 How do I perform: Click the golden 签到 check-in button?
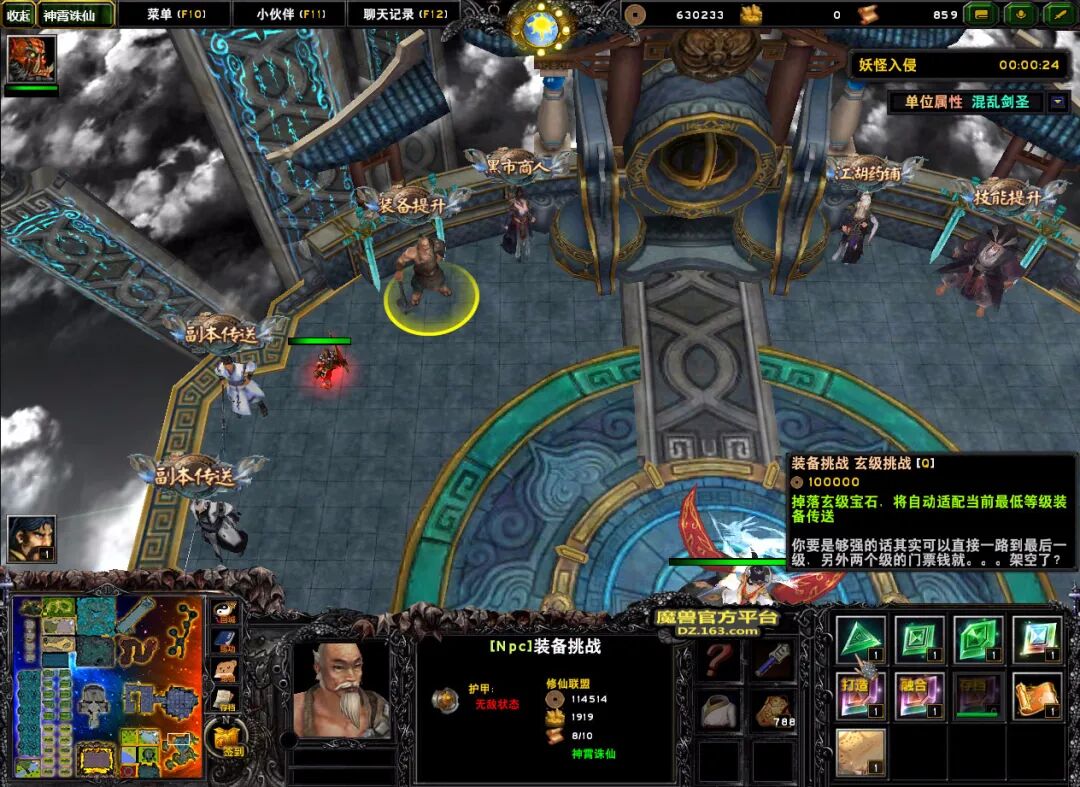[x=227, y=742]
